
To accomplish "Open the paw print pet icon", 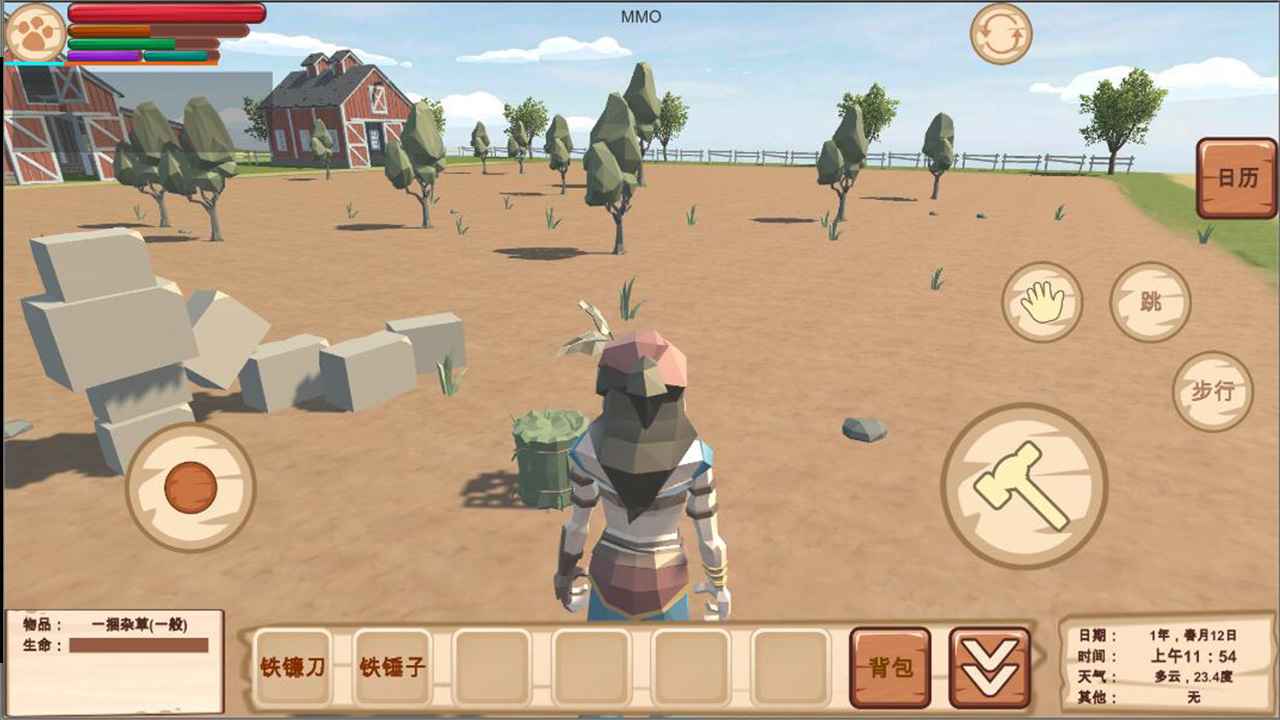I will [35, 32].
